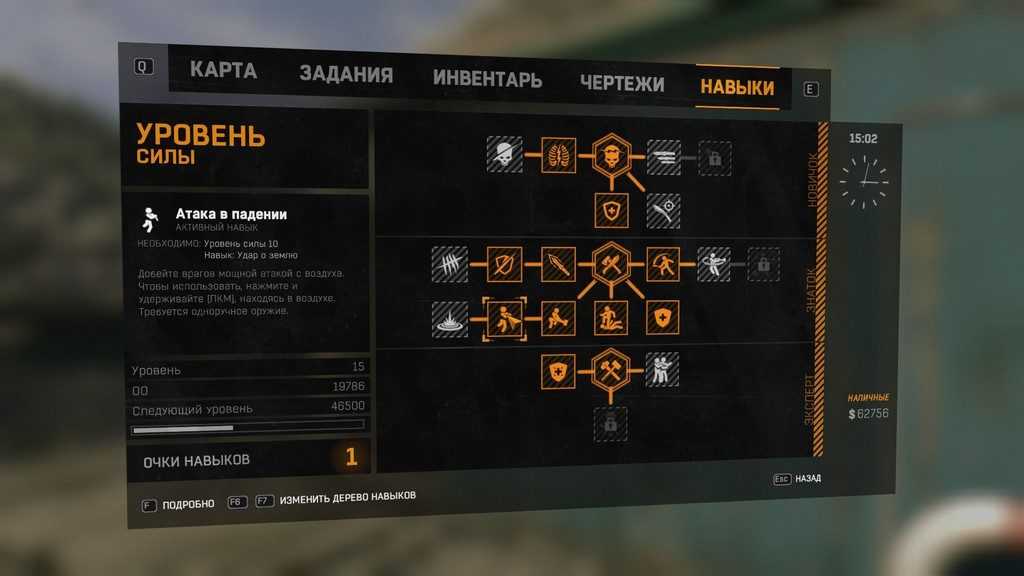Select the skull skill icon
Viewport: 1024px width, 576px height.
coord(504,155)
